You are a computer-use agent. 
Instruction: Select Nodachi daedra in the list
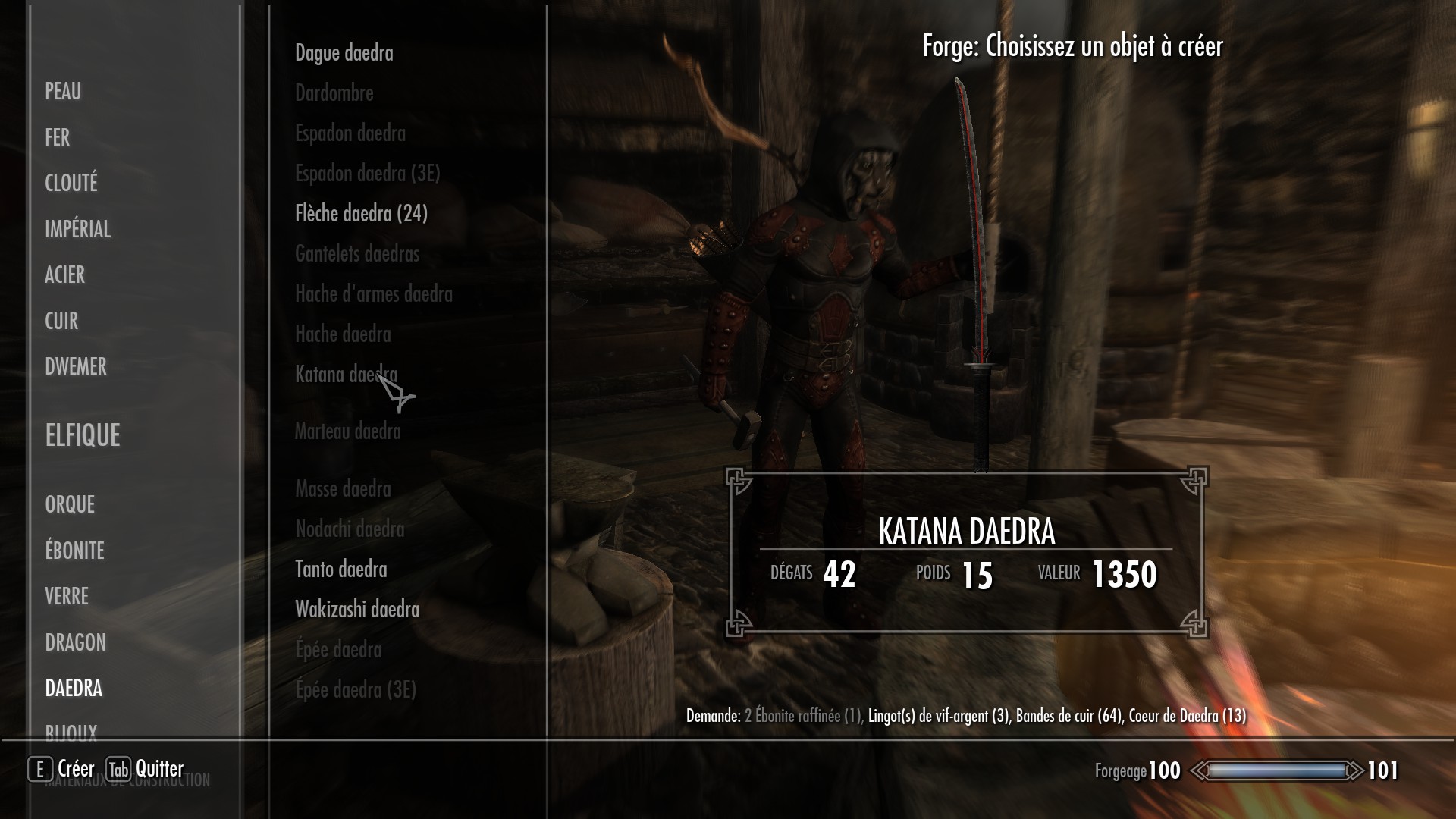pos(350,529)
